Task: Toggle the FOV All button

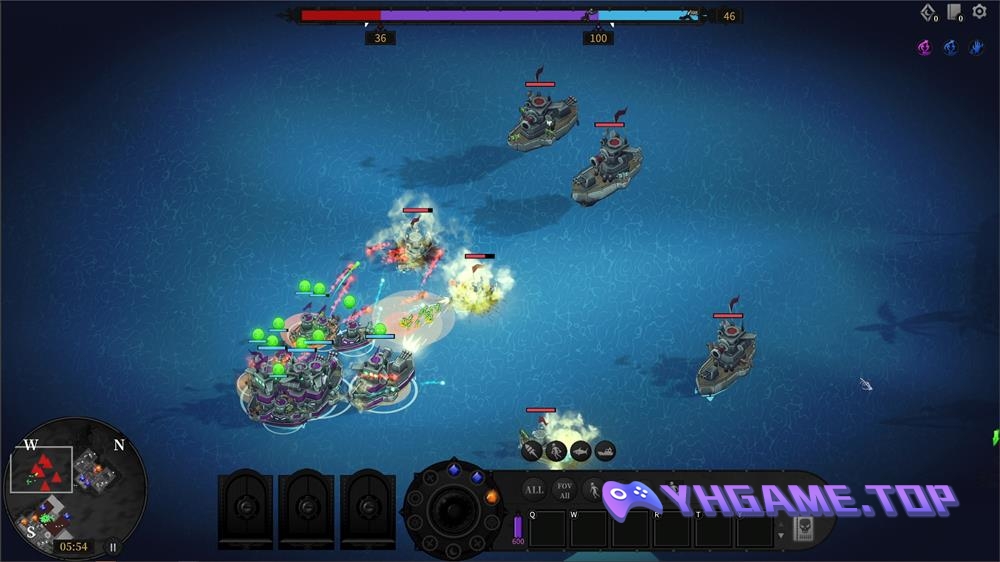Action: (564, 490)
